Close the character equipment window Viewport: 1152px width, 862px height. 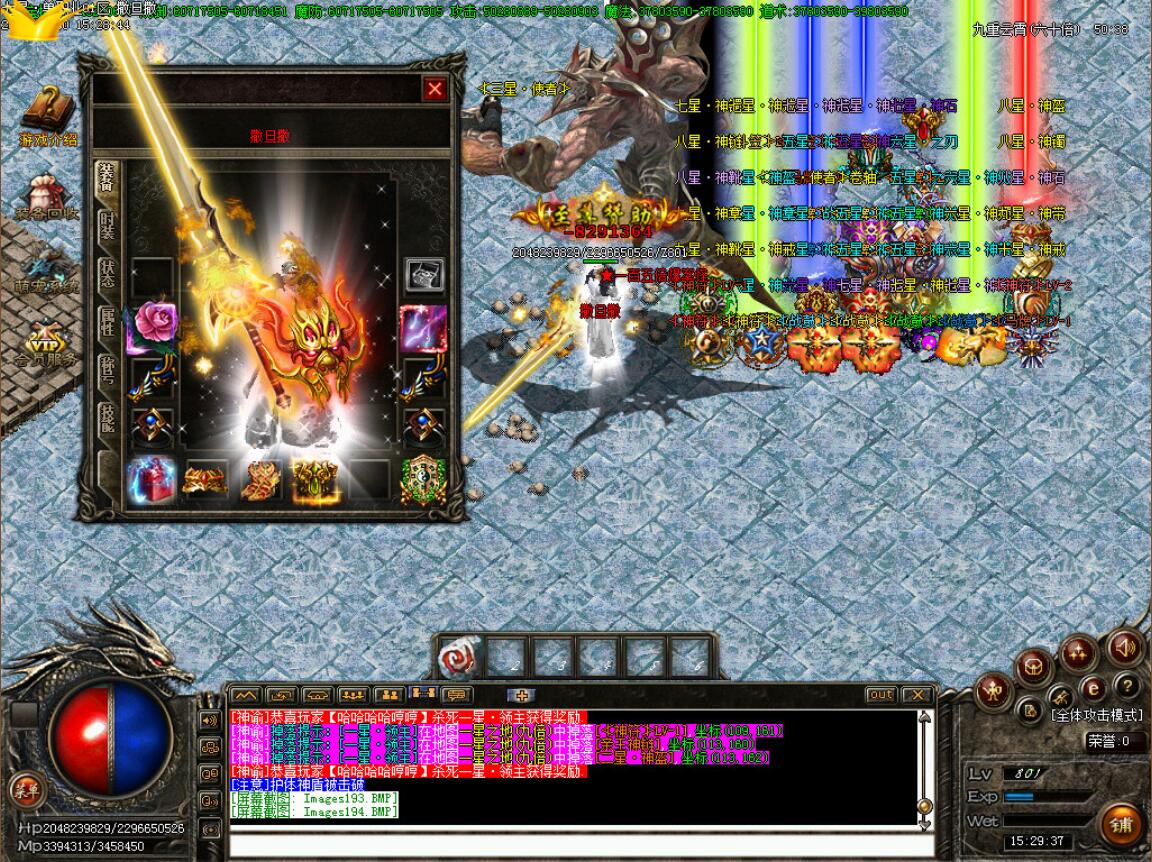click(434, 90)
